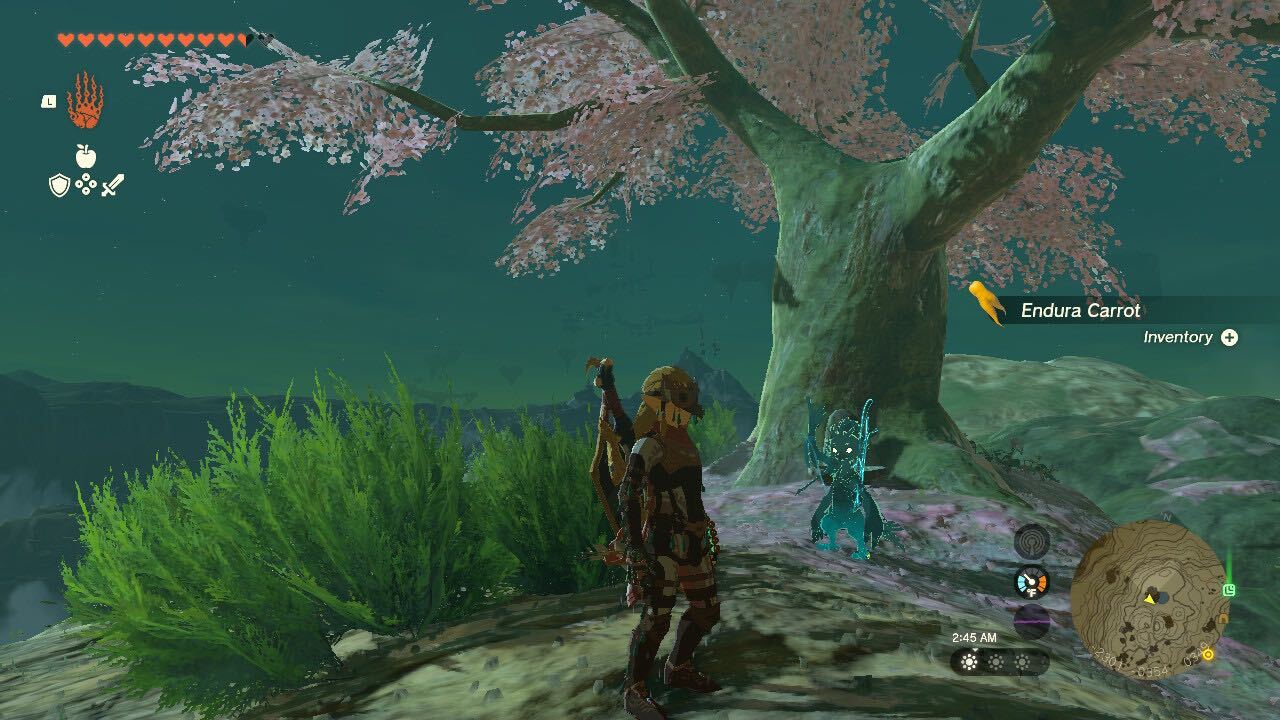1280x720 pixels.
Task: Click the sword attack buff icon
Action: pyautogui.click(x=113, y=185)
